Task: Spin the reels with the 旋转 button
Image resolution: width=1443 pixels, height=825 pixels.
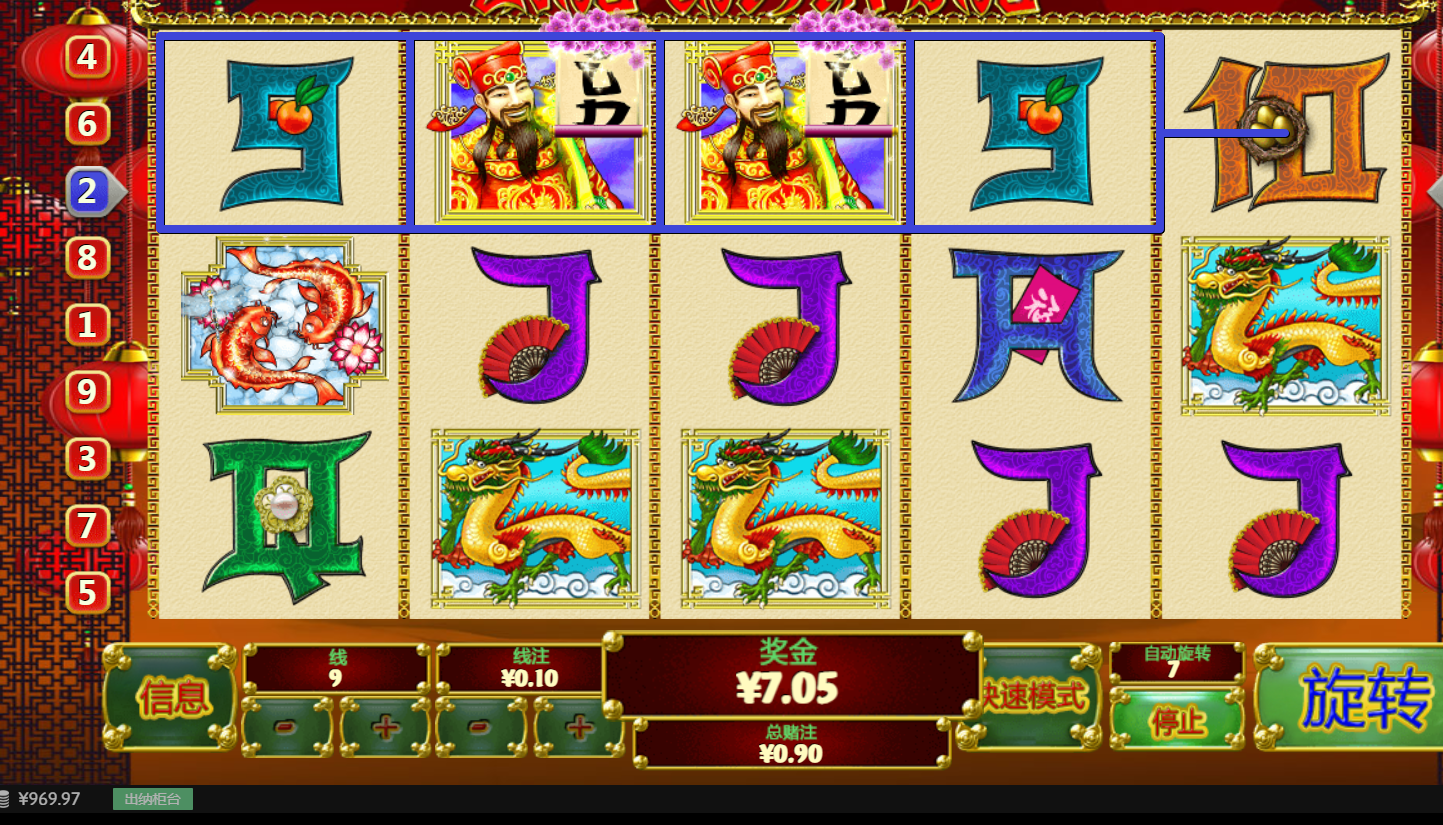Action: click(x=1350, y=697)
